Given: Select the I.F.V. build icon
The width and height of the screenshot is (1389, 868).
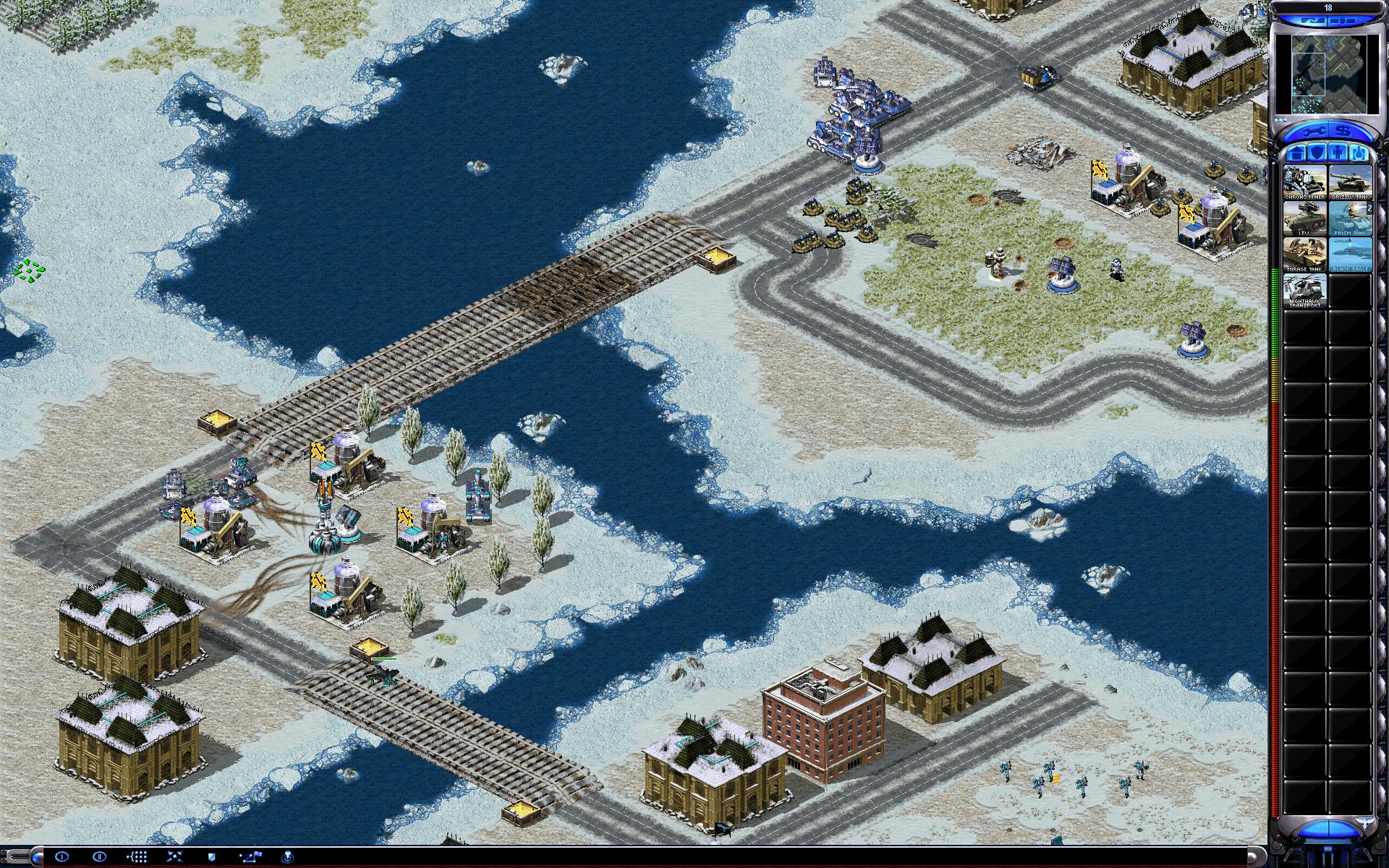Looking at the screenshot, I should tap(1305, 218).
